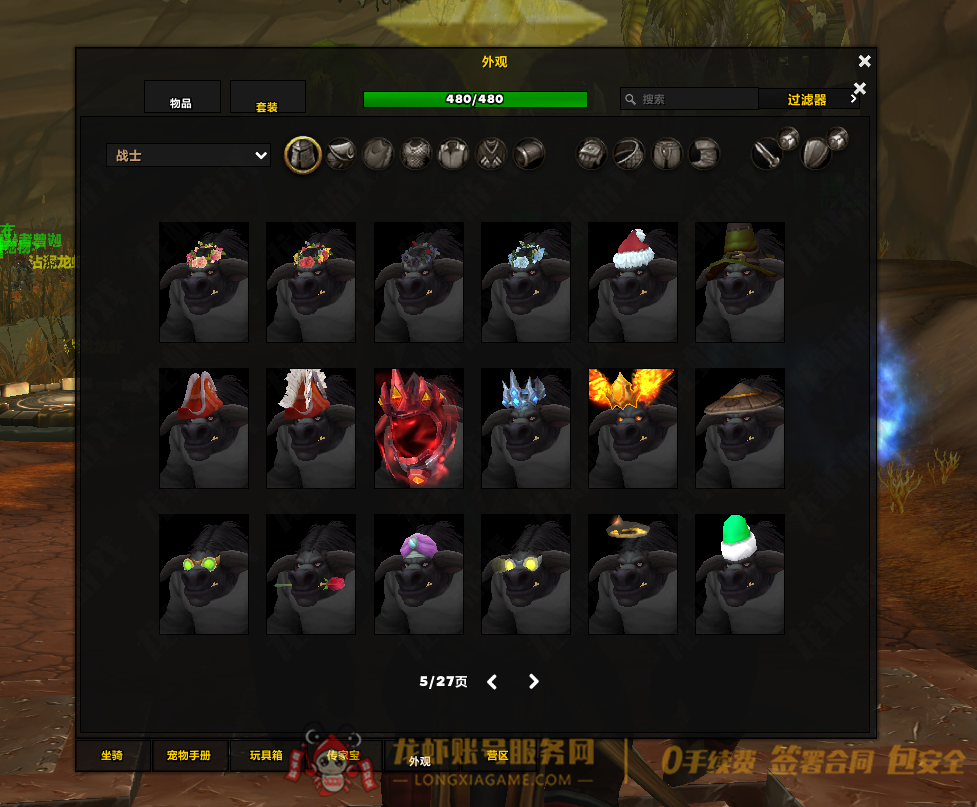
Task: Open the 战士 class dropdown
Action: (x=188, y=156)
